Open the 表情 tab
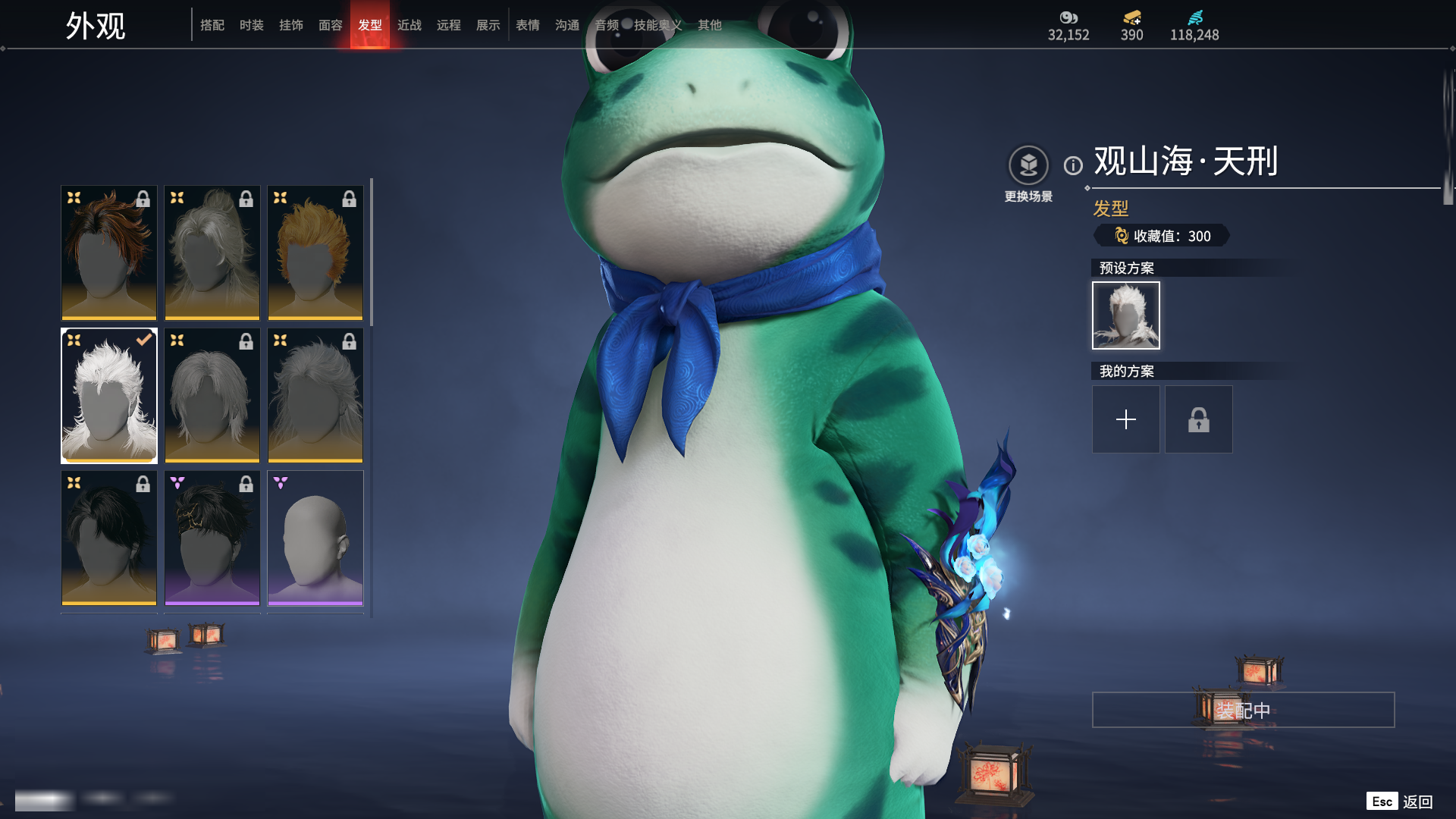Viewport: 1456px width, 819px height. tap(528, 25)
